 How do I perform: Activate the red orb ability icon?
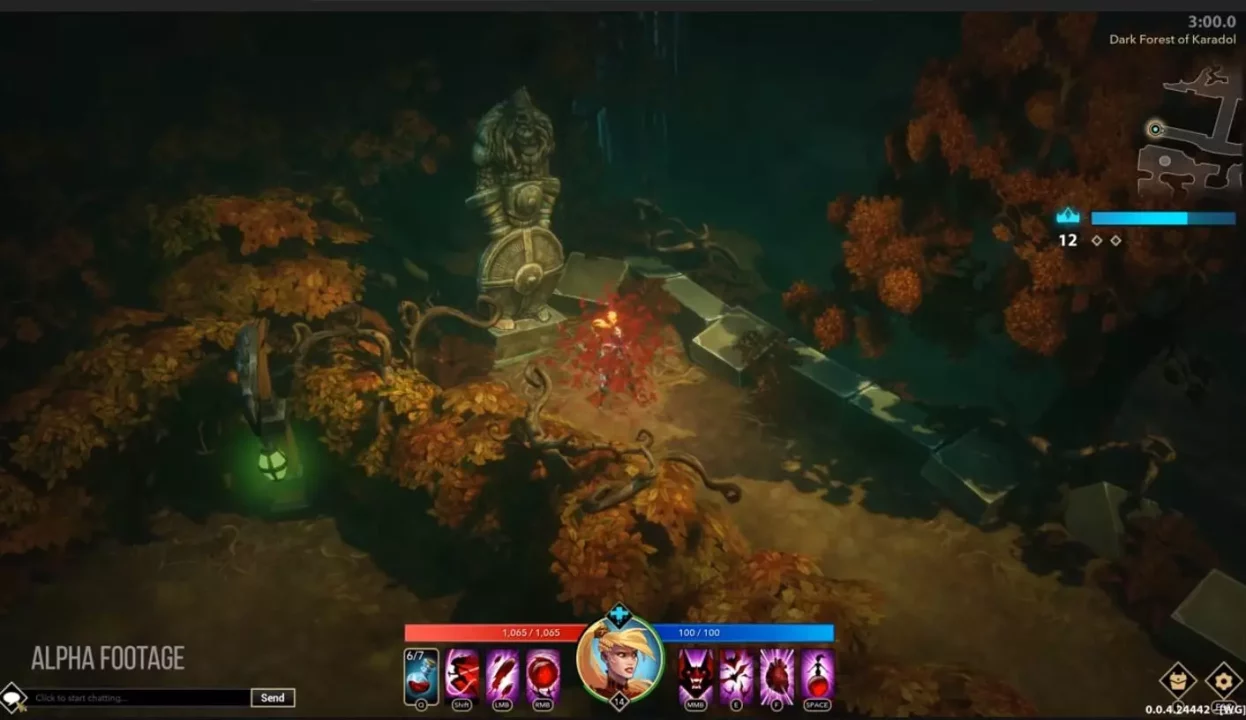[543, 675]
